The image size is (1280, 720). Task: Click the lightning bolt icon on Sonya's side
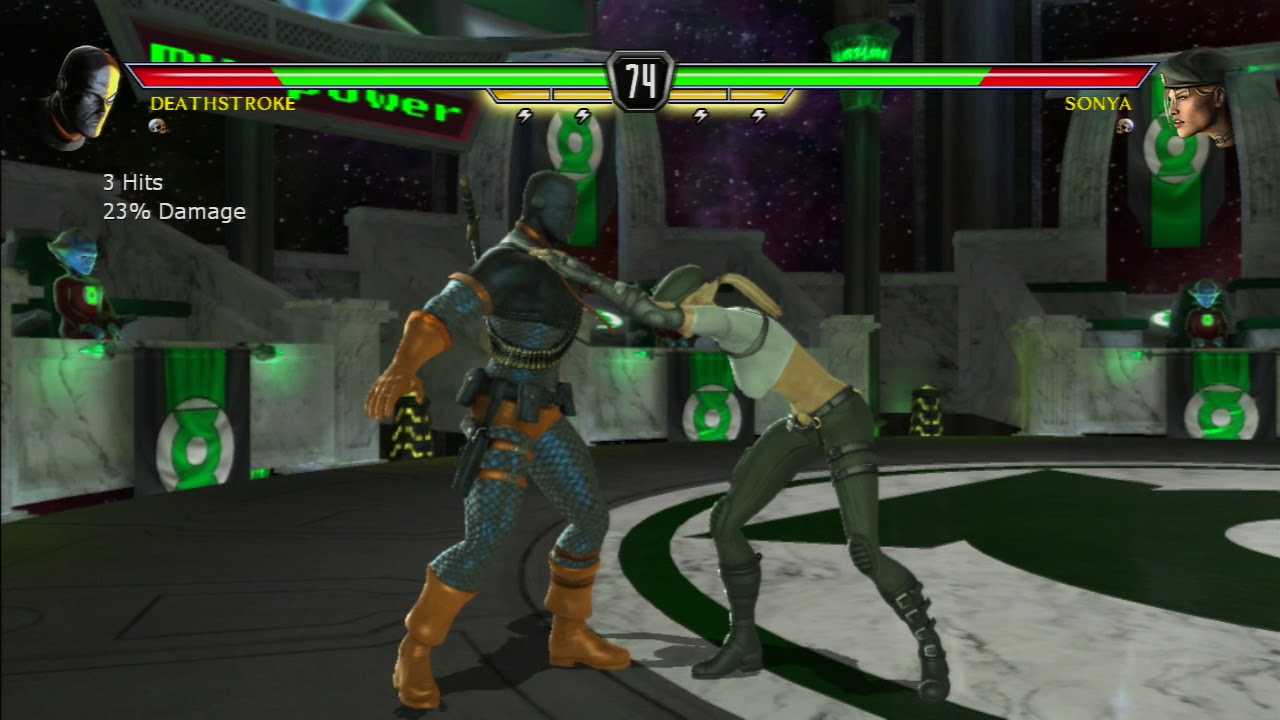pos(700,116)
